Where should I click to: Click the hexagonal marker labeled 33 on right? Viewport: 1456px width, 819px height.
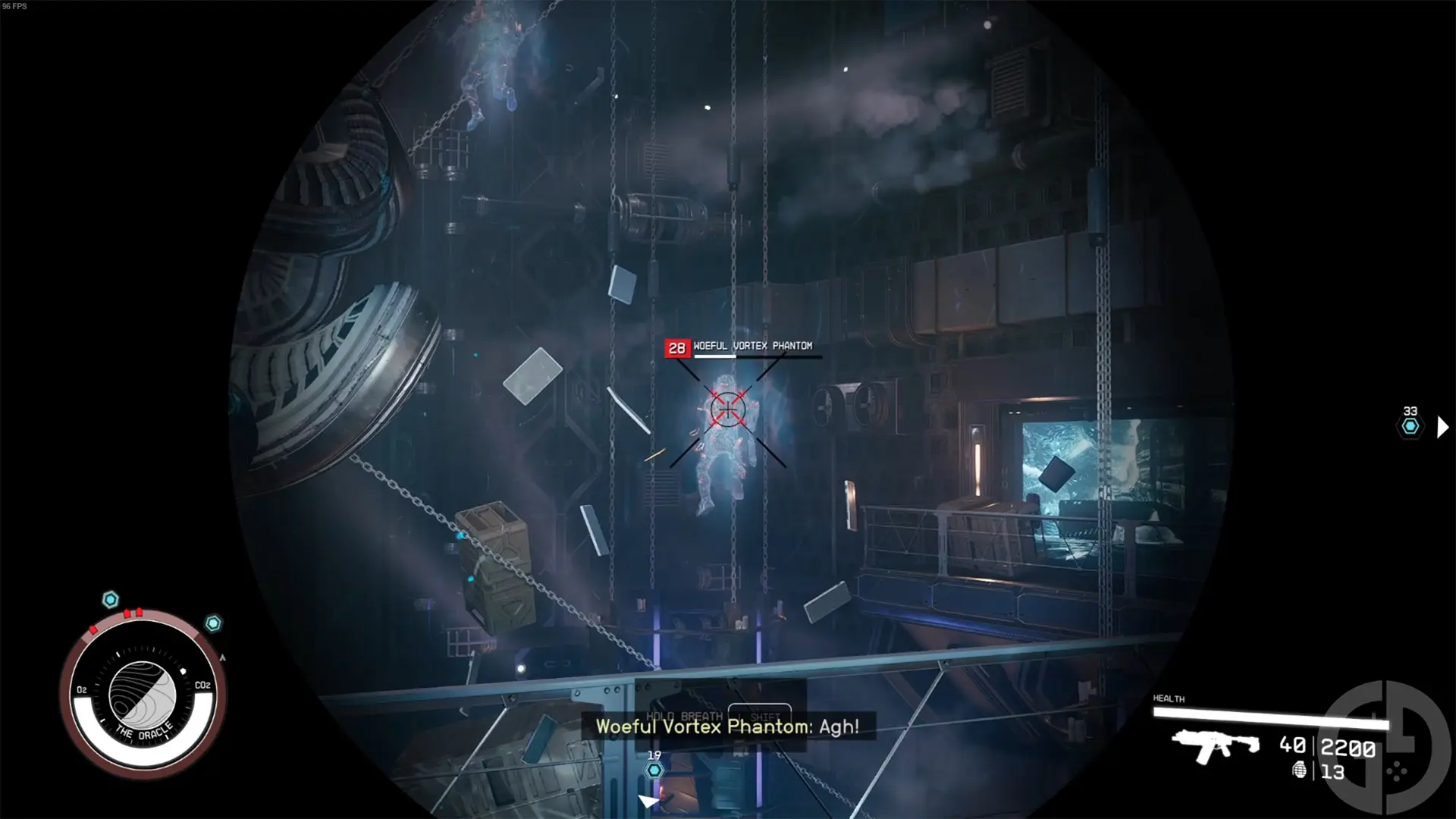coord(1409,427)
